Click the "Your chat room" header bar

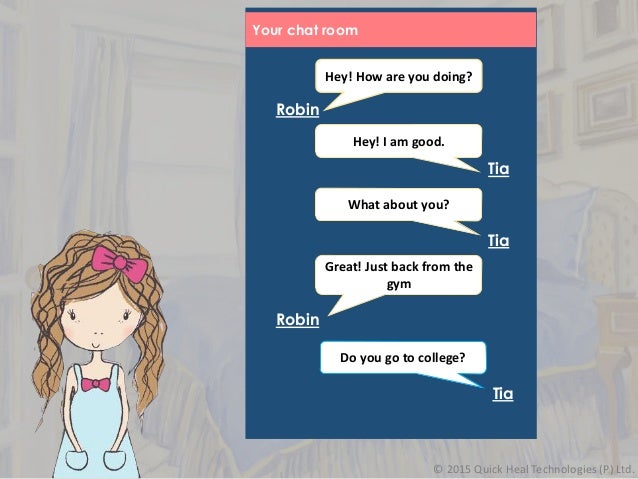[x=391, y=30]
